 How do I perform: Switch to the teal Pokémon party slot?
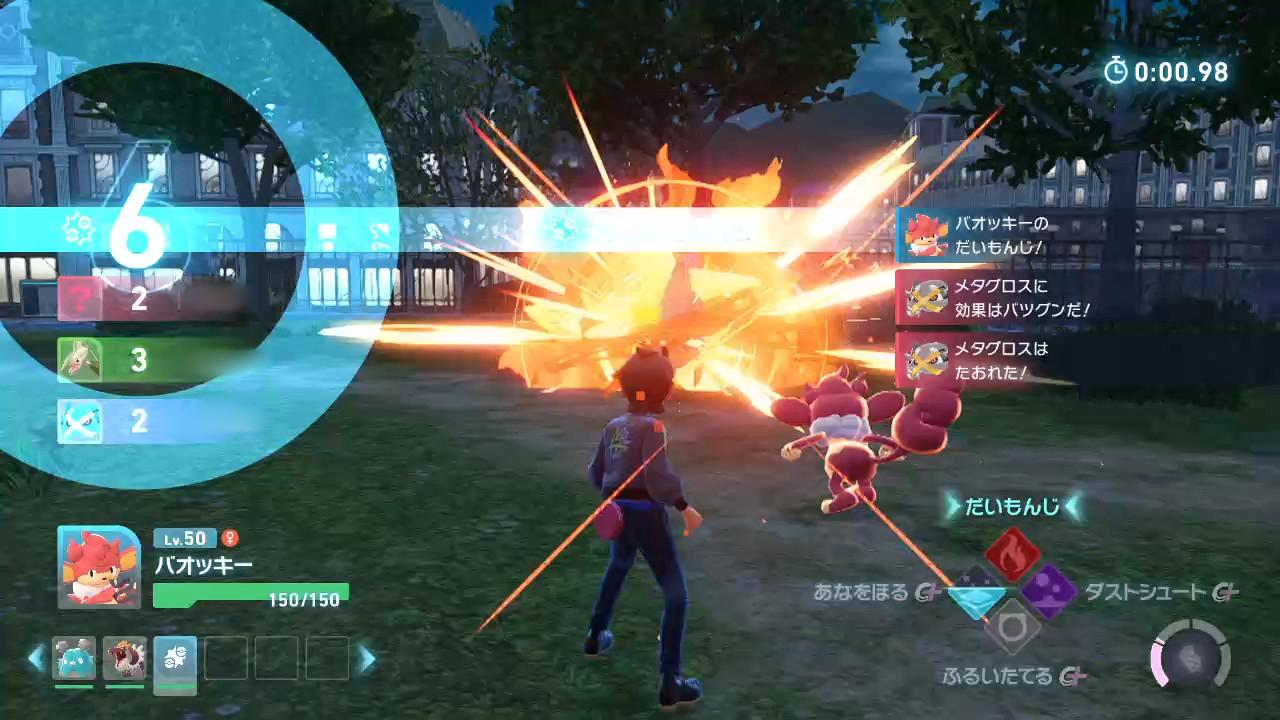pos(74,658)
